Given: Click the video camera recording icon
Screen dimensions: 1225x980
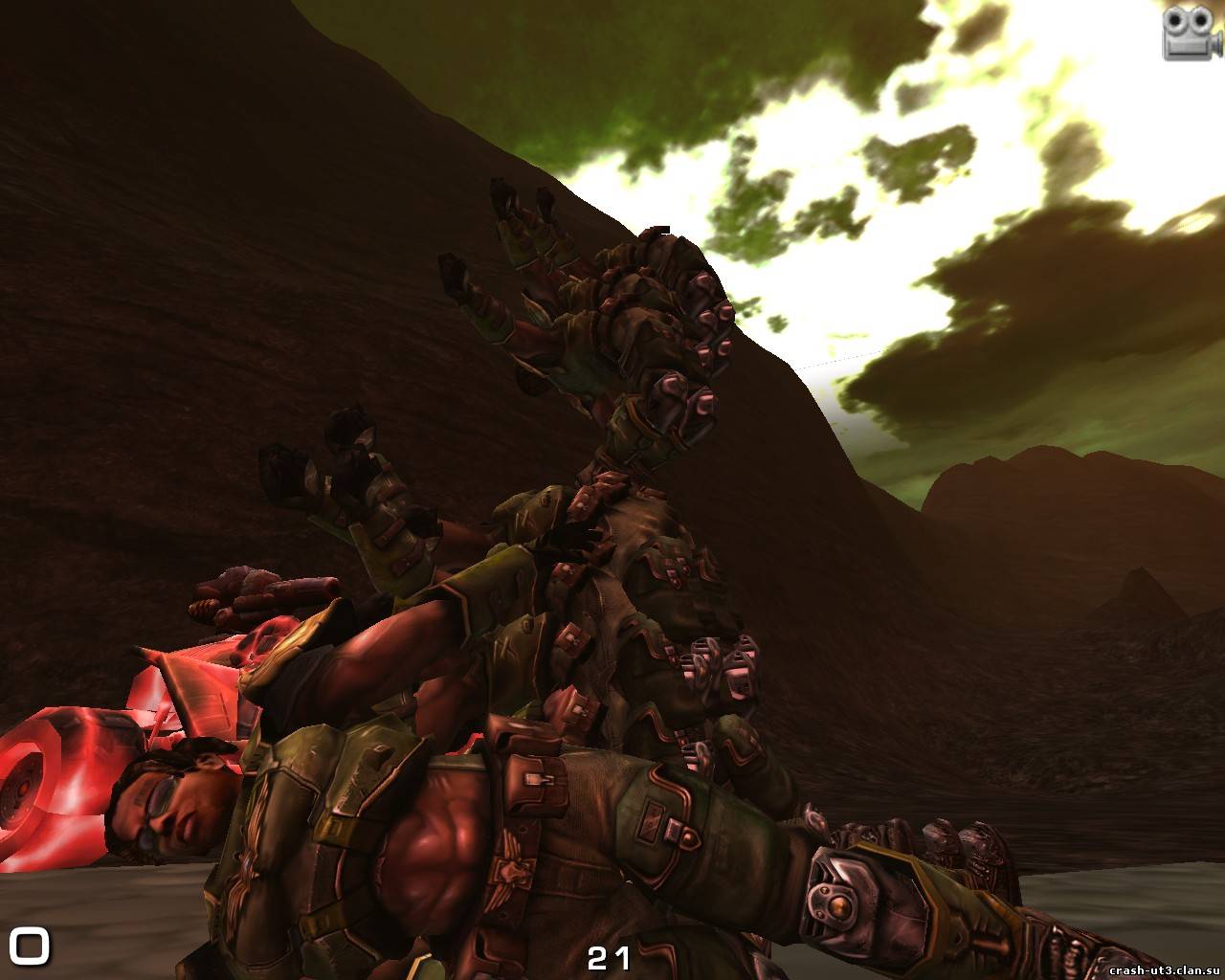Looking at the screenshot, I should (1190, 34).
